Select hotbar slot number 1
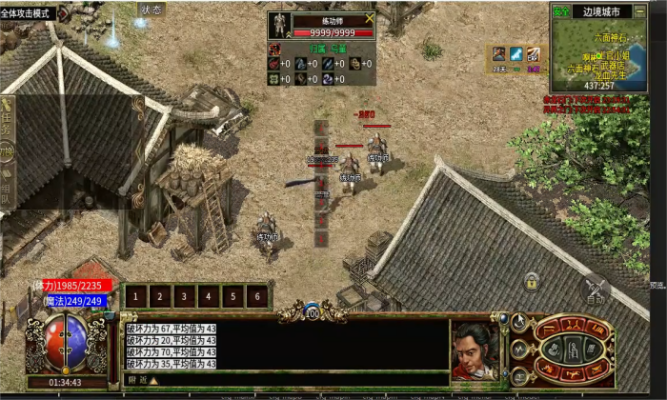This screenshot has width=667, height=400. 136,296
